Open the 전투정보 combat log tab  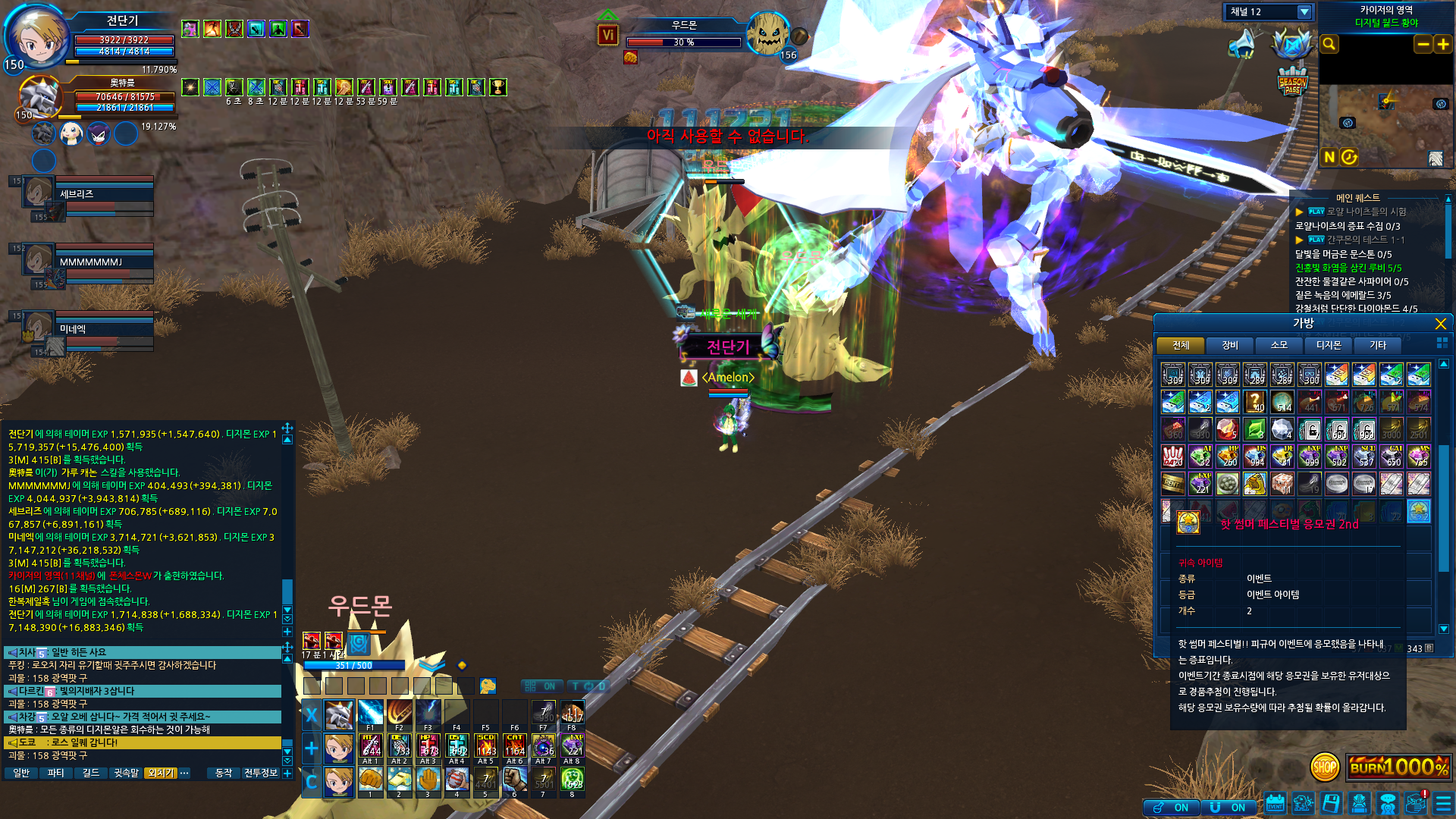(x=260, y=773)
